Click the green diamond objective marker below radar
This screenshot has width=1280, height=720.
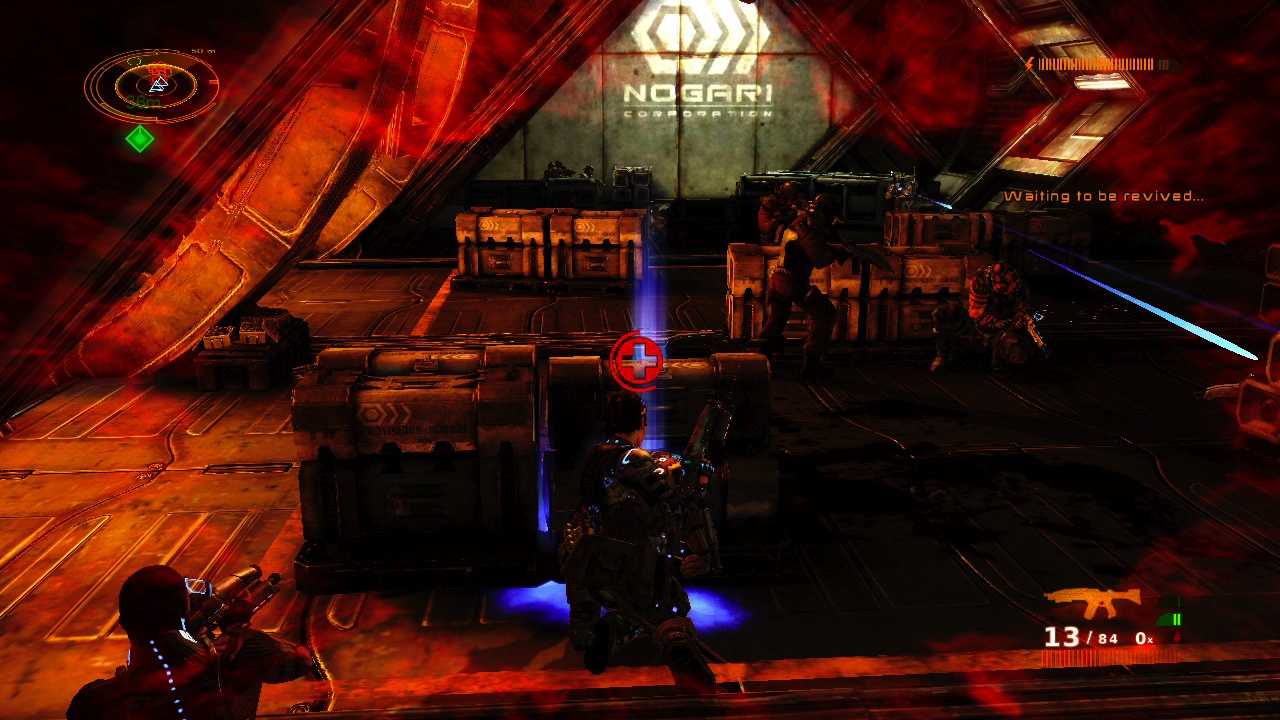point(140,138)
